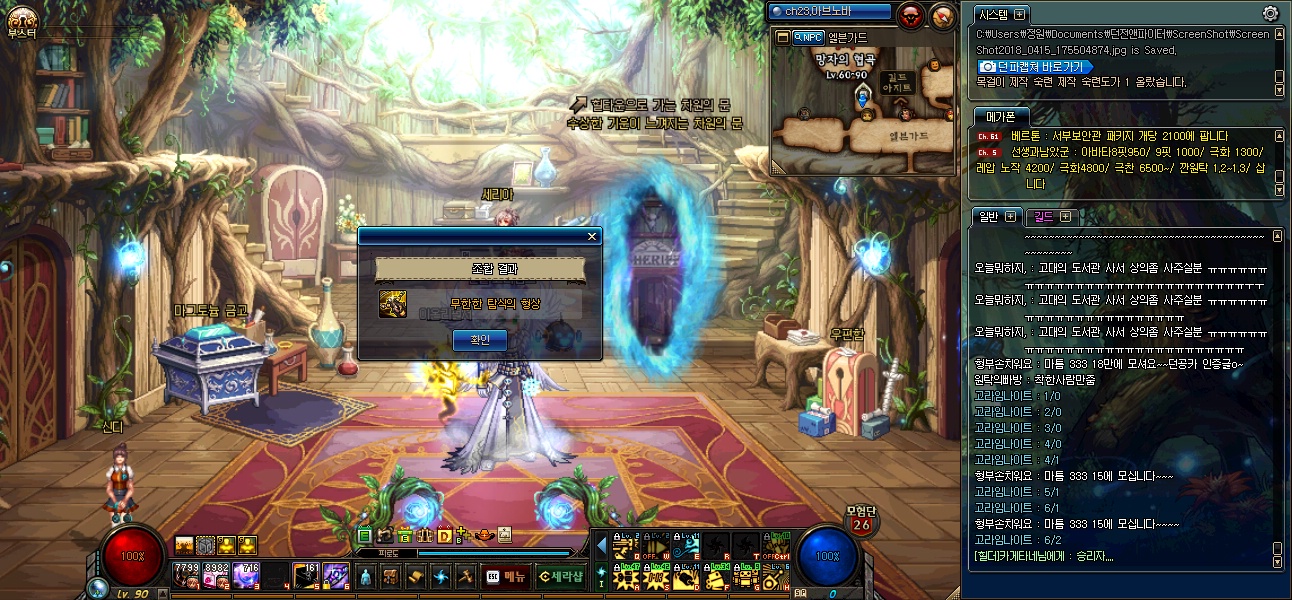Select the 메가폰 tab
The height and width of the screenshot is (600, 1292).
click(x=1000, y=116)
